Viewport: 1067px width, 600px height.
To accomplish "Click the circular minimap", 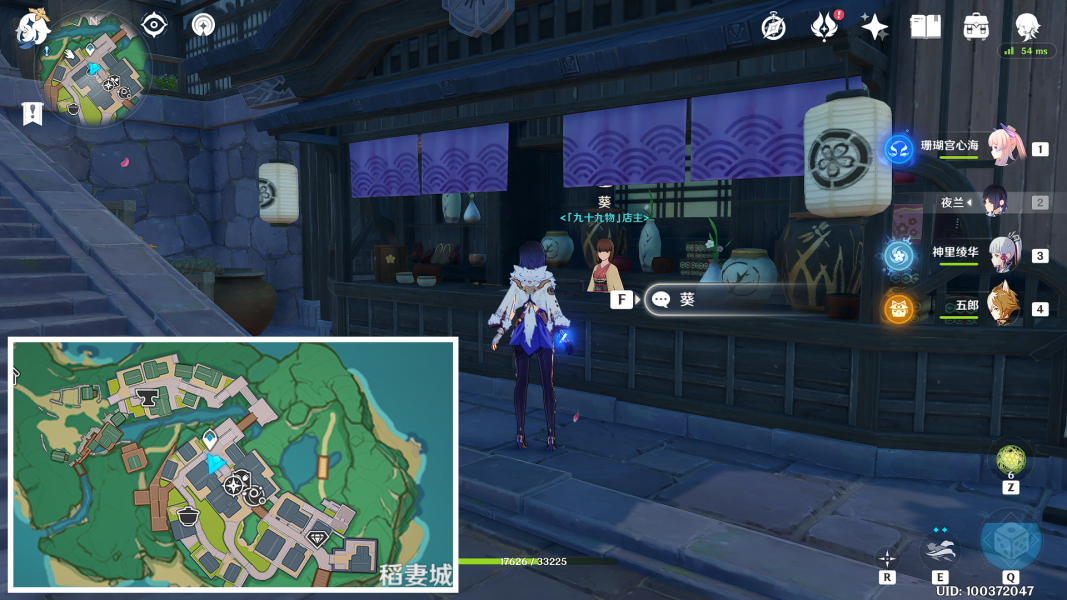I will (x=93, y=70).
